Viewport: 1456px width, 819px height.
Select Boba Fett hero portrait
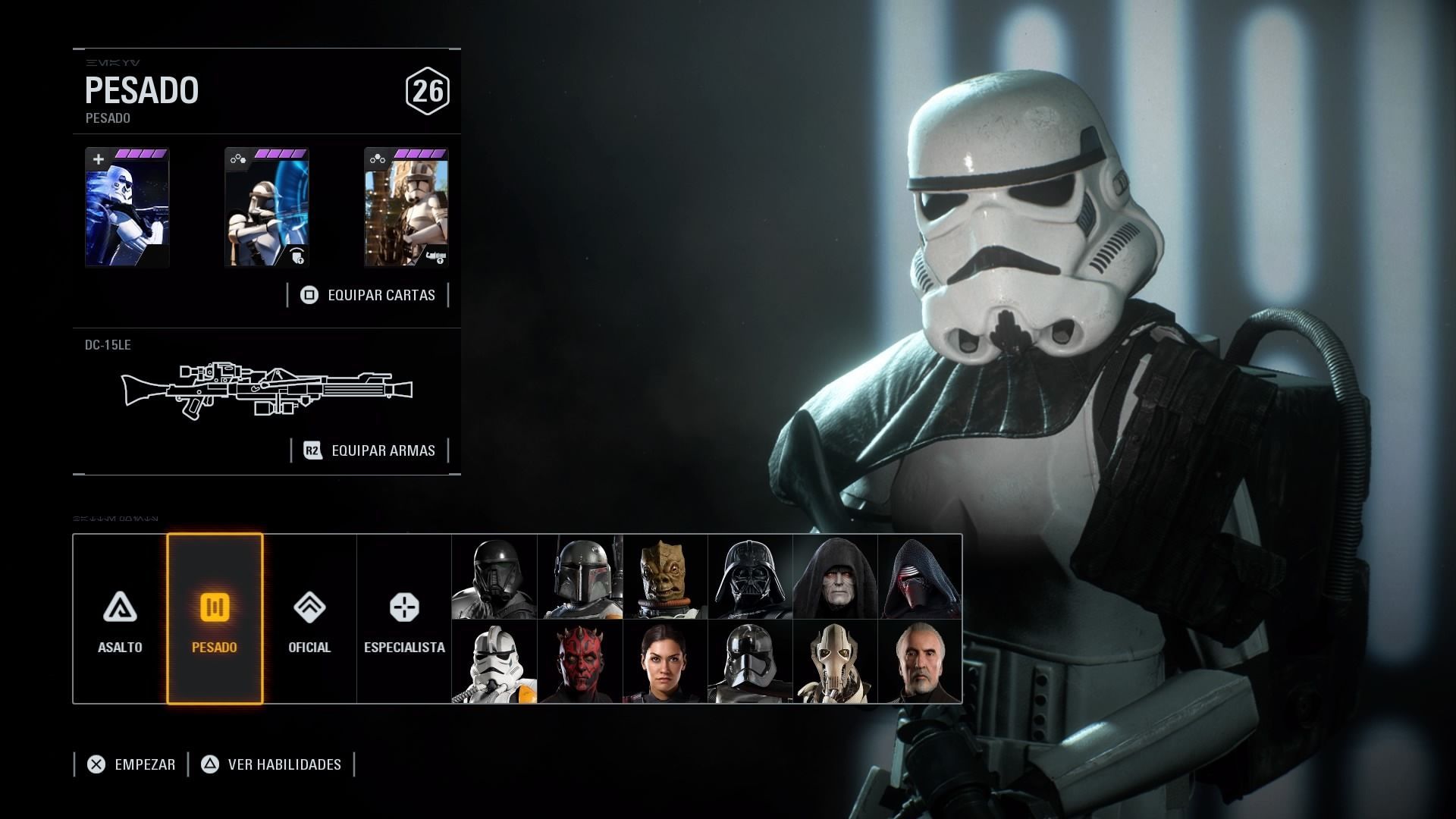click(579, 577)
